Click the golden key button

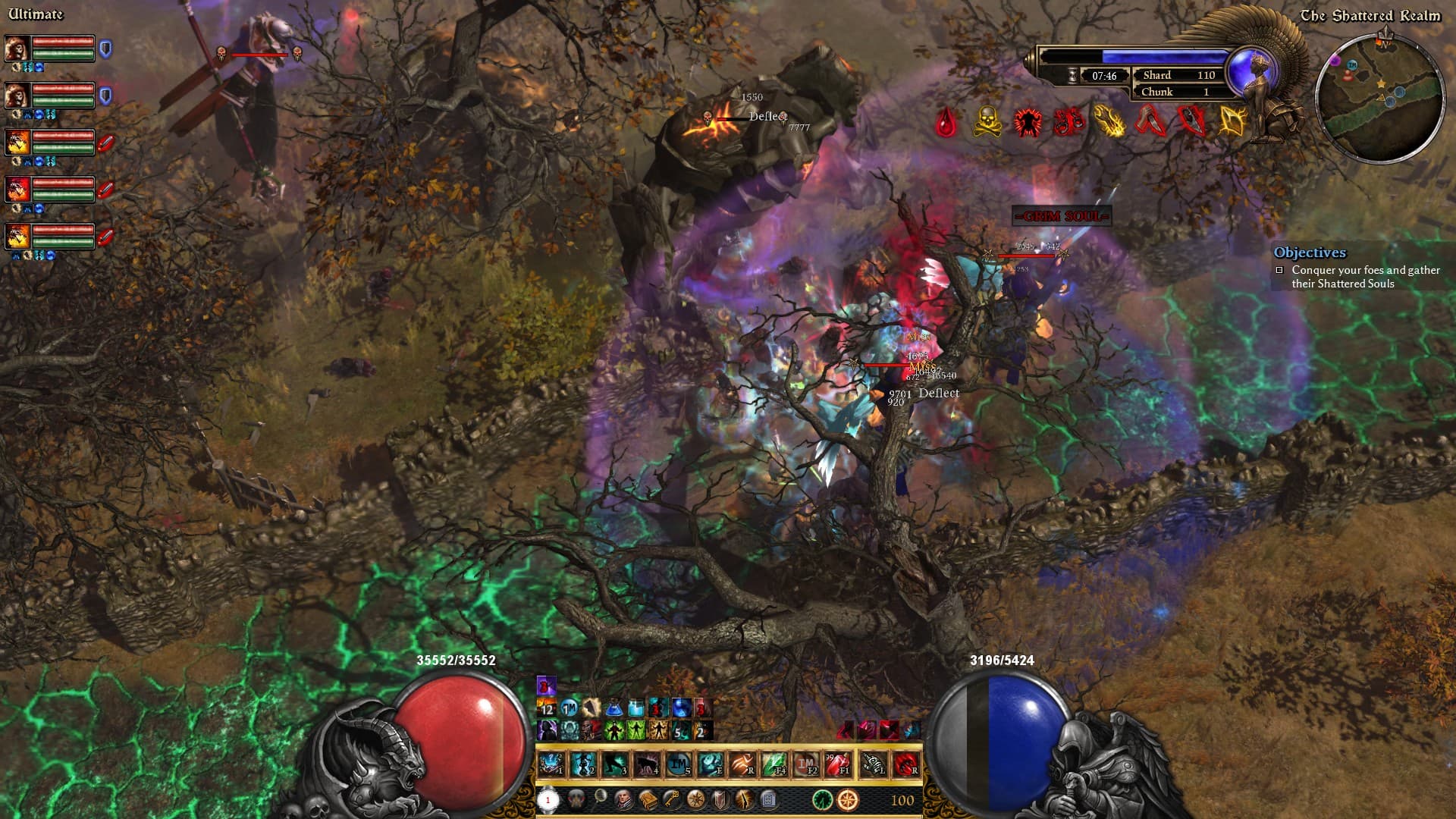[x=672, y=799]
